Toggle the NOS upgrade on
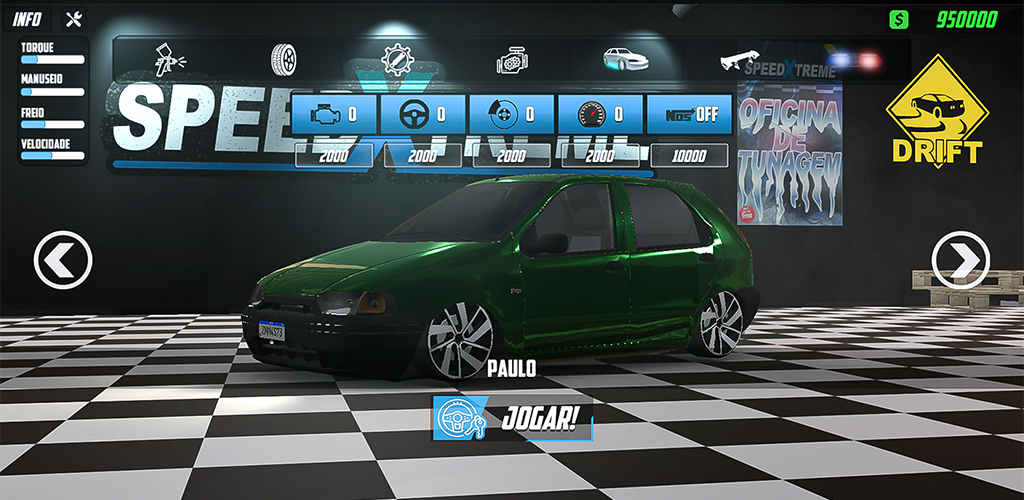Screen dimensions: 1024x500 pos(690,114)
